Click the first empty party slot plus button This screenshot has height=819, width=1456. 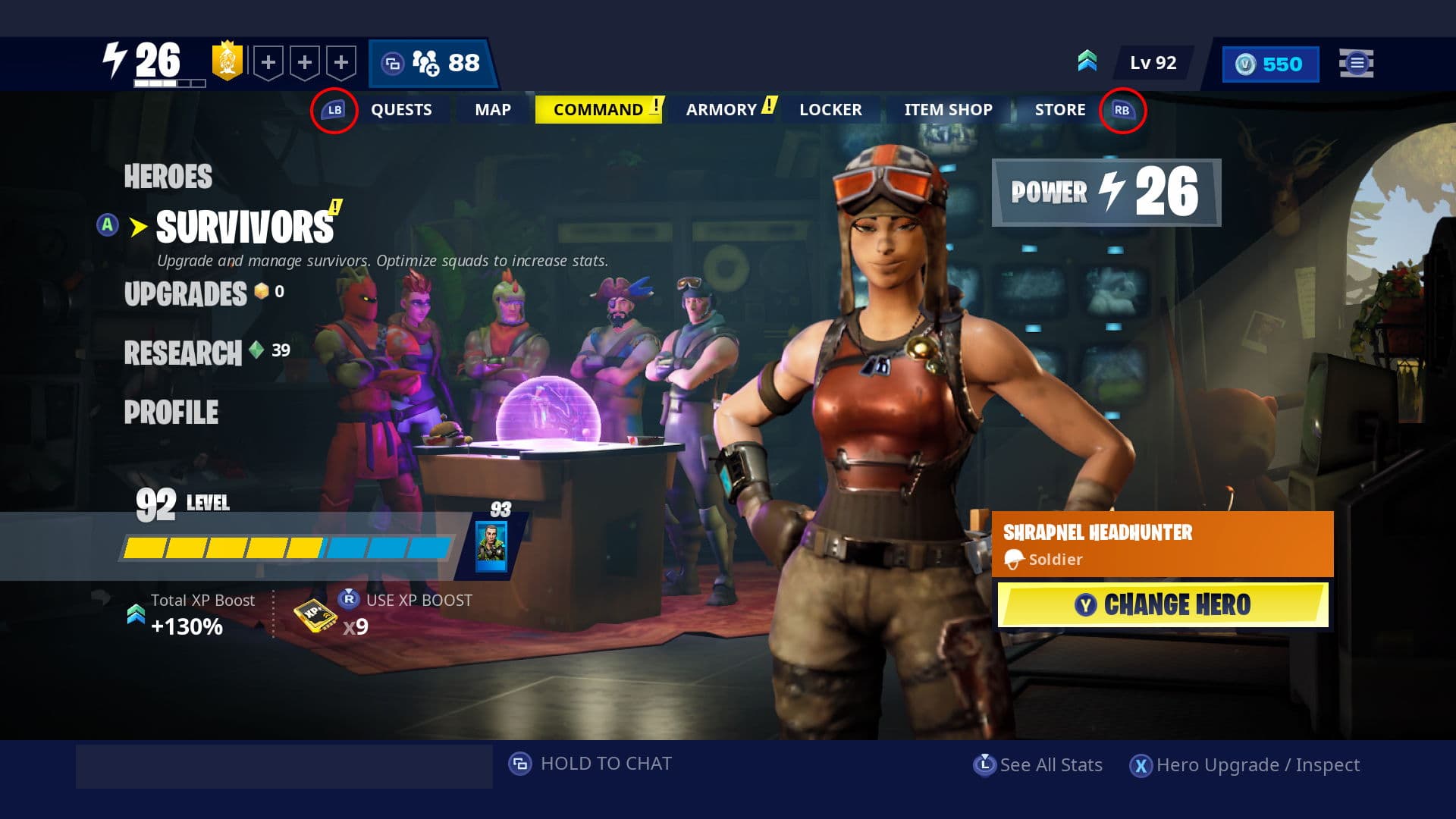pos(267,63)
